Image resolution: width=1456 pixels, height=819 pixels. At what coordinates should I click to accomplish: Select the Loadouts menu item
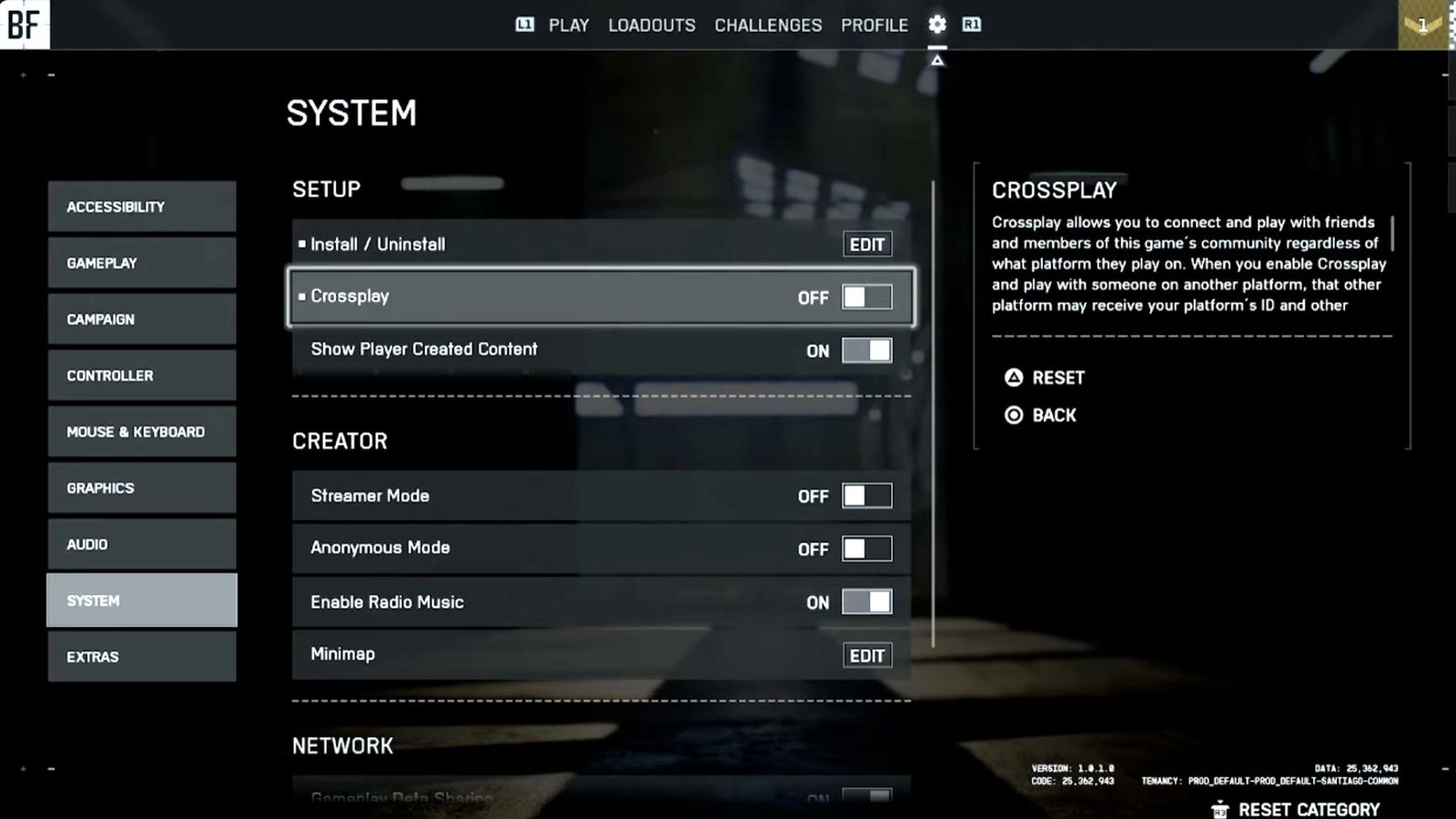pyautogui.click(x=651, y=25)
